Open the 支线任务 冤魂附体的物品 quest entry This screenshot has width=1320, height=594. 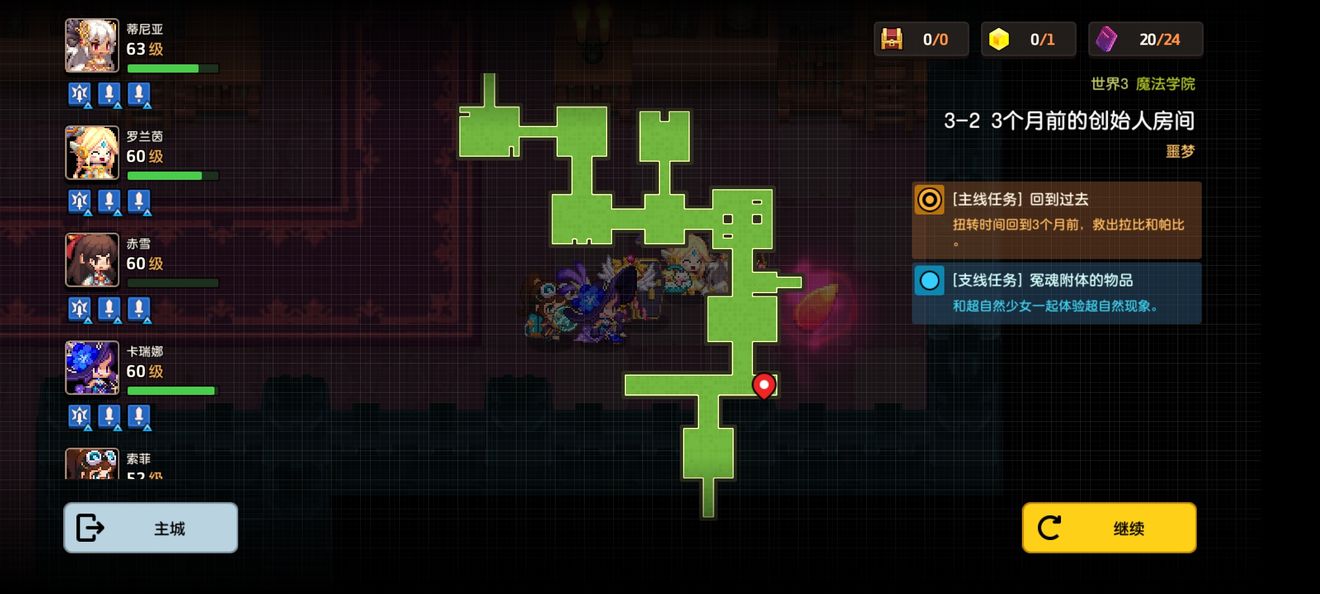tap(1056, 293)
